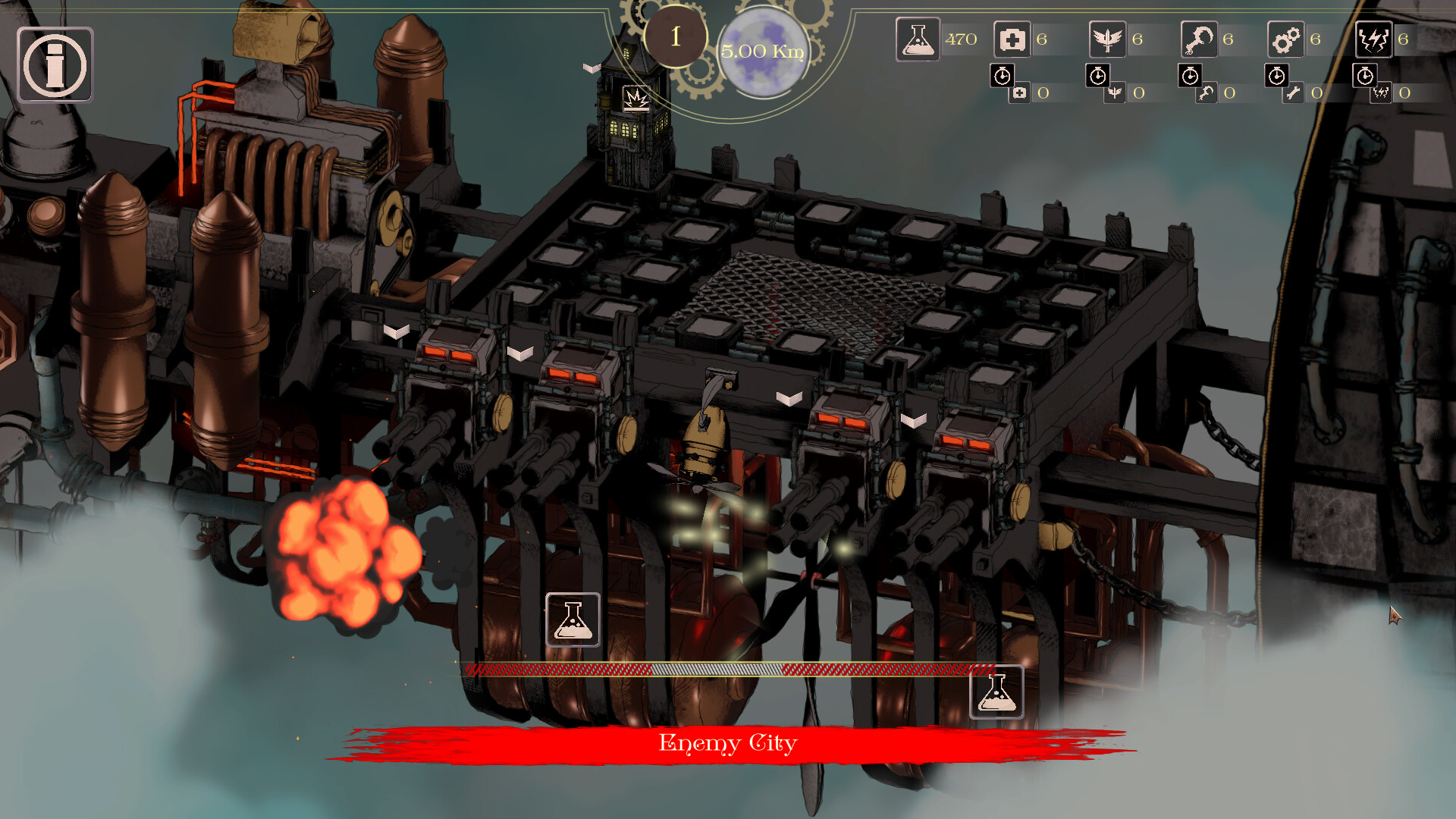Image resolution: width=1456 pixels, height=819 pixels.
Task: Click the flask resource icon beside 470
Action: [918, 39]
